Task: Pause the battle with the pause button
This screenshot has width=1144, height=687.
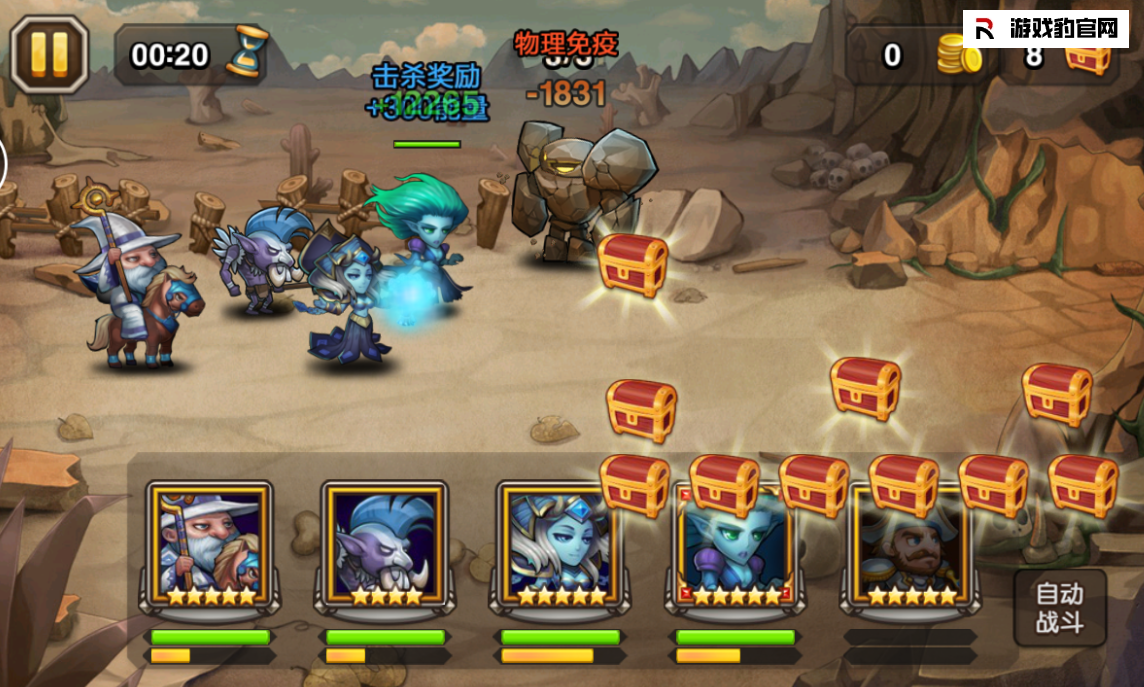Action: 50,53
